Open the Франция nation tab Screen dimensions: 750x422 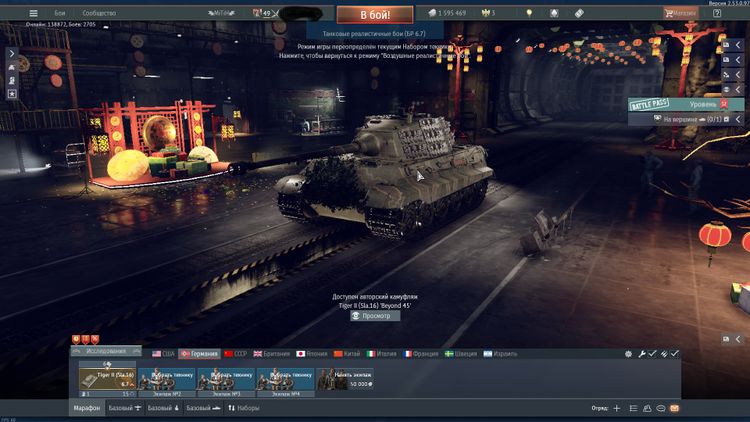[x=420, y=354]
